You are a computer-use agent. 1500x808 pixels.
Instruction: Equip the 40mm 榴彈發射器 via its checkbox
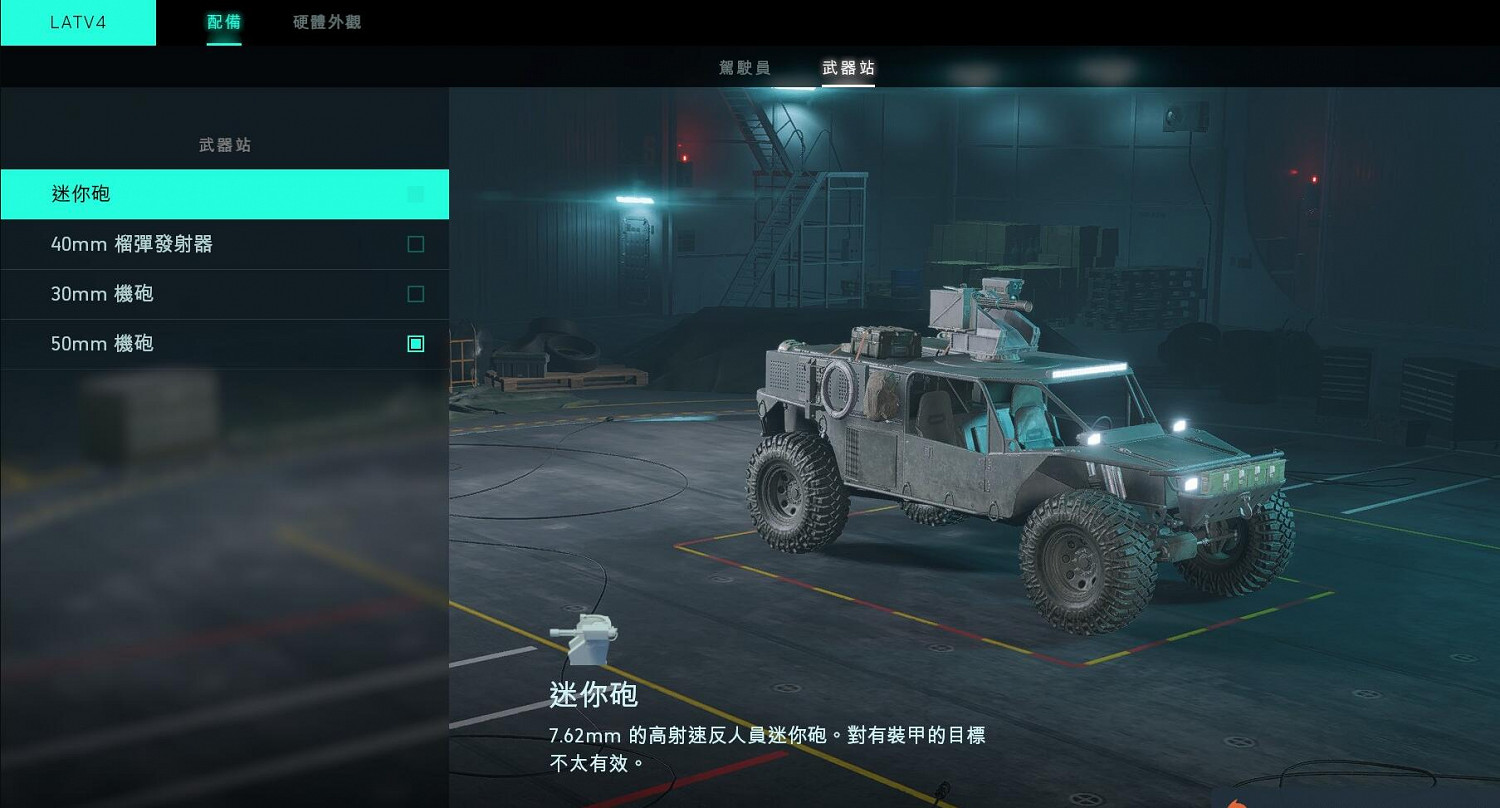click(x=416, y=244)
